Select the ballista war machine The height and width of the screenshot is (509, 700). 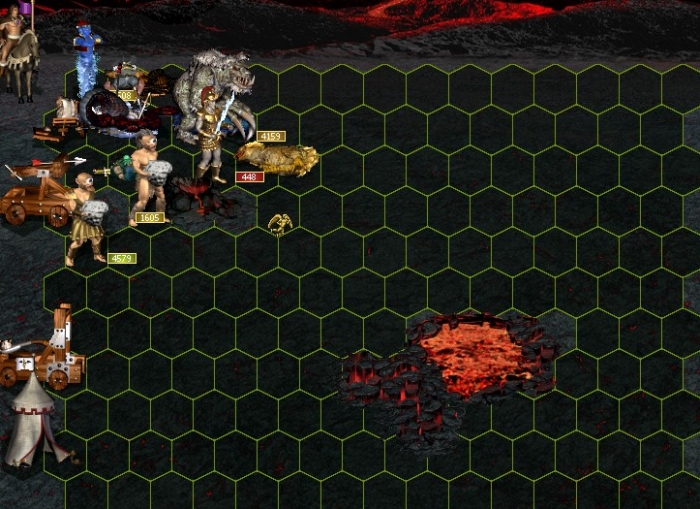pos(40,193)
